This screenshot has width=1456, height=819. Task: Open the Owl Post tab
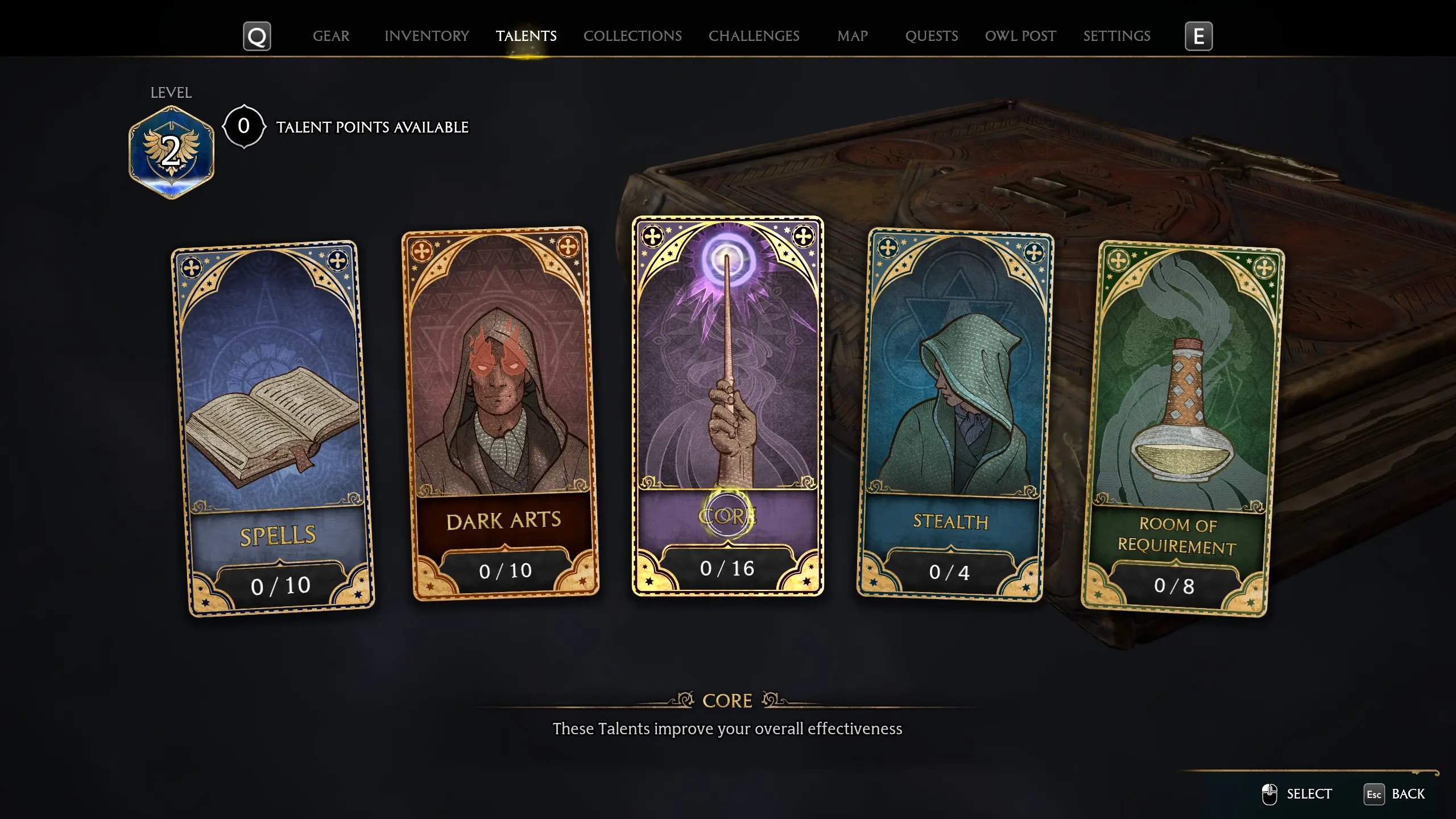[1020, 36]
